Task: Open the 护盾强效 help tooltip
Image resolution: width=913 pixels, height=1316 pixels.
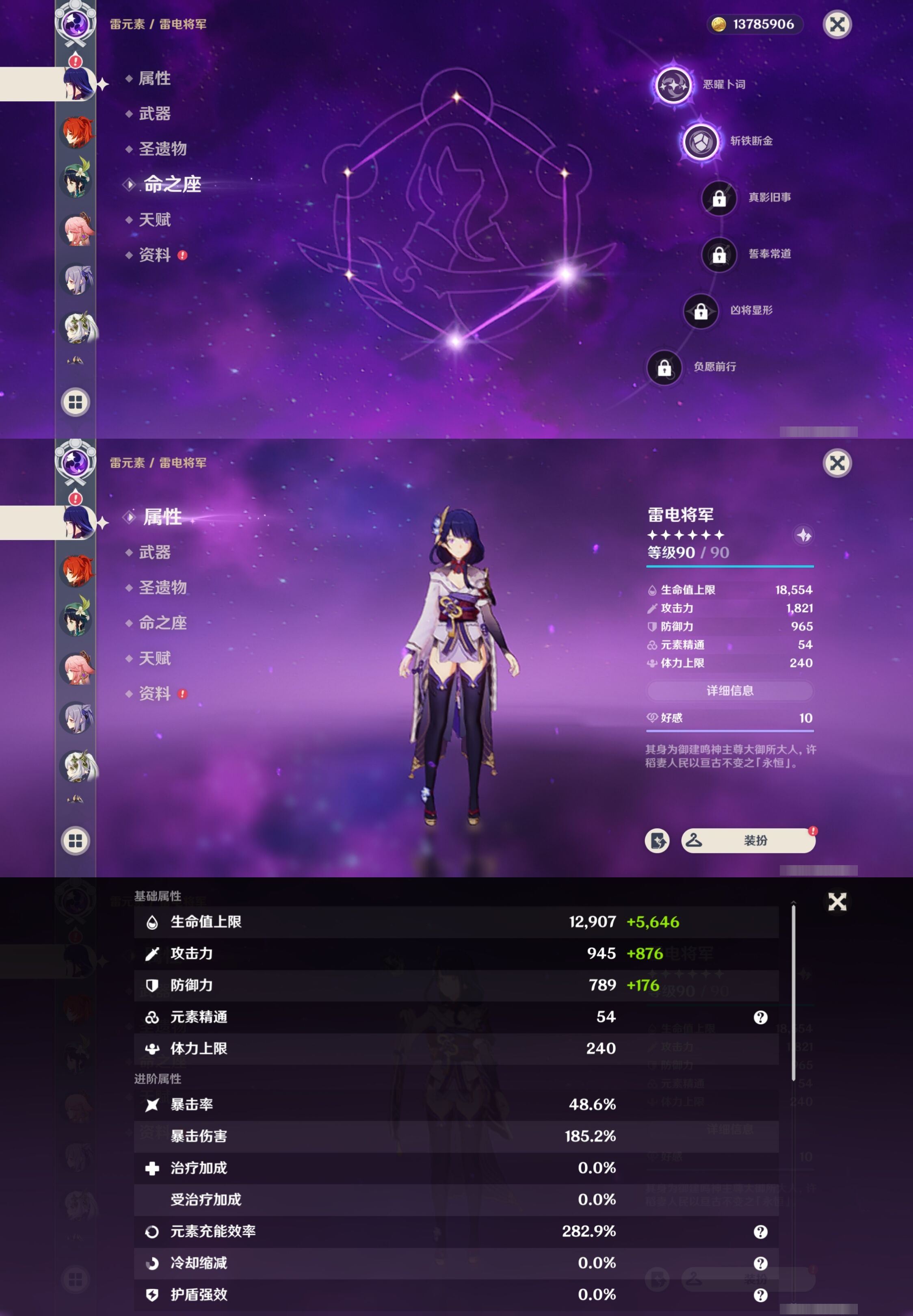Action: coord(760,1295)
